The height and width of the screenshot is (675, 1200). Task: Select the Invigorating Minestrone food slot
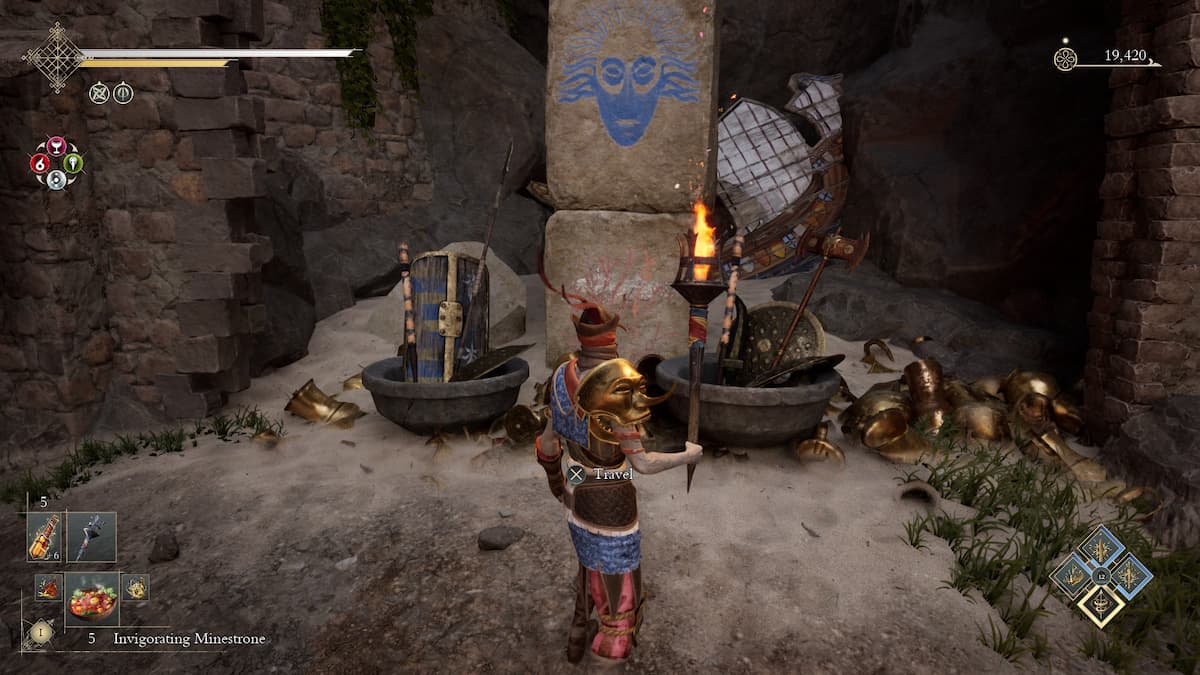click(92, 597)
